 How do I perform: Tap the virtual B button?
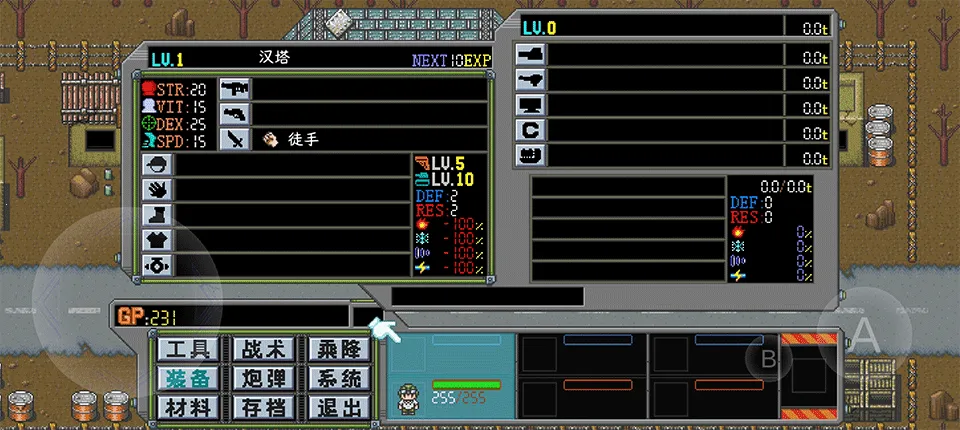click(x=769, y=359)
